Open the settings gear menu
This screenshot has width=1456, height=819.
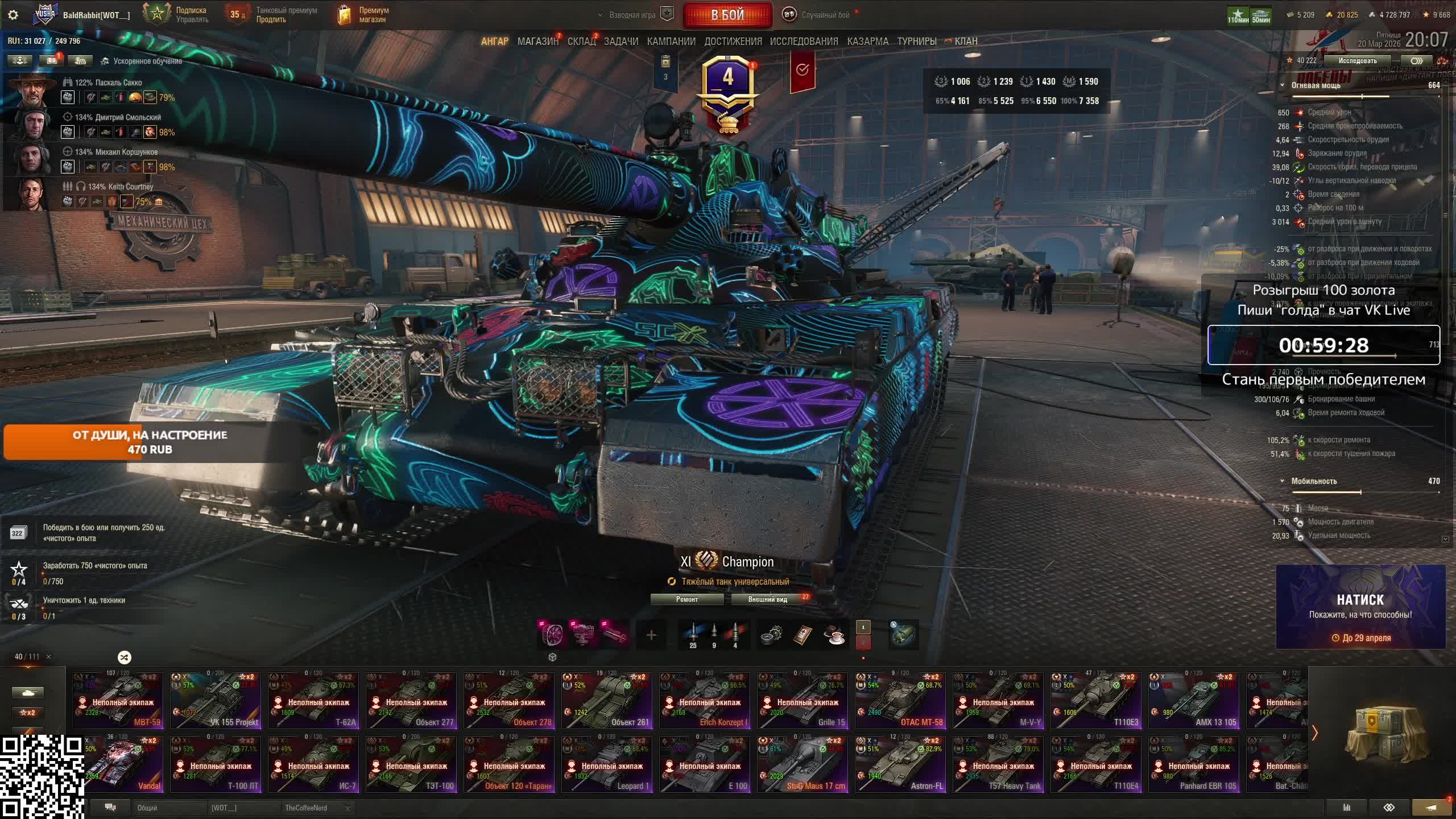tap(13, 15)
